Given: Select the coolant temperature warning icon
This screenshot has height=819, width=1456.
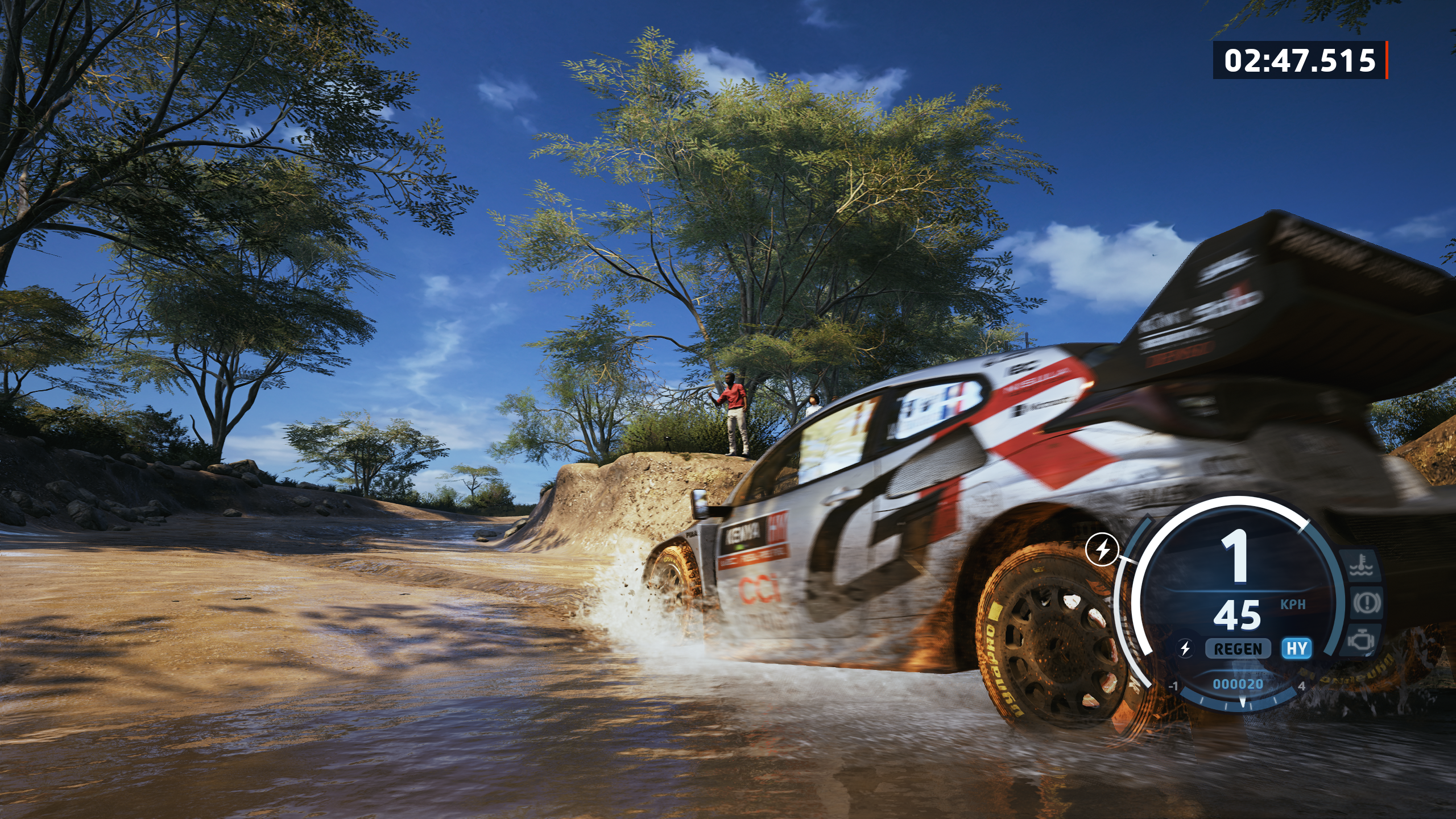Looking at the screenshot, I should [1363, 568].
